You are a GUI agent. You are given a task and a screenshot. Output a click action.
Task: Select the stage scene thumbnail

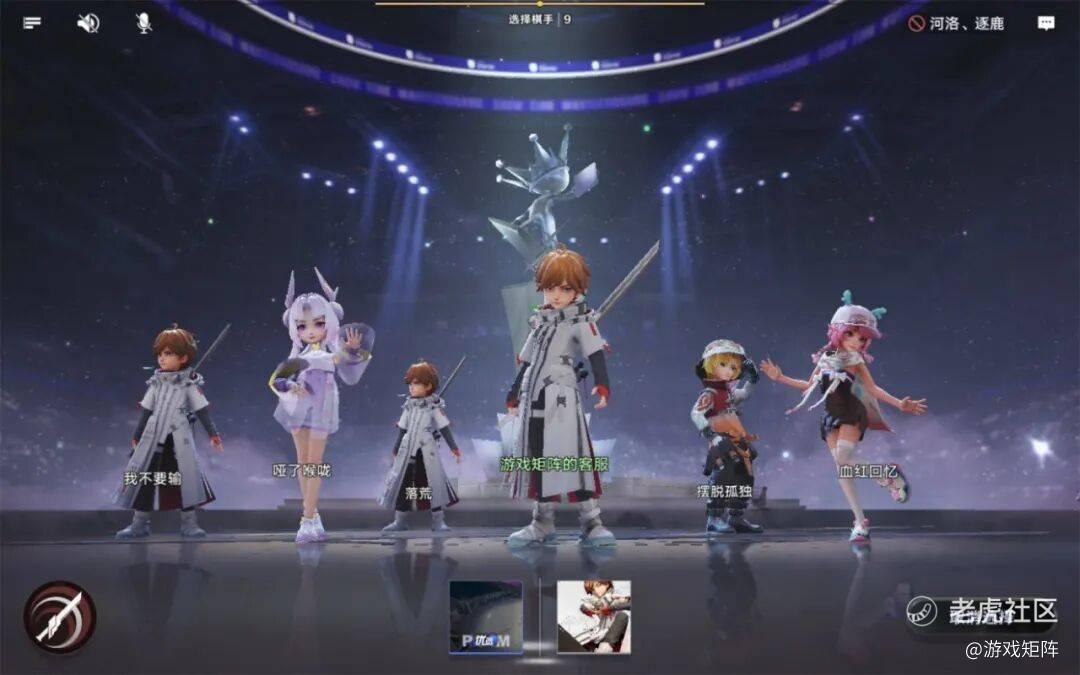tap(486, 617)
